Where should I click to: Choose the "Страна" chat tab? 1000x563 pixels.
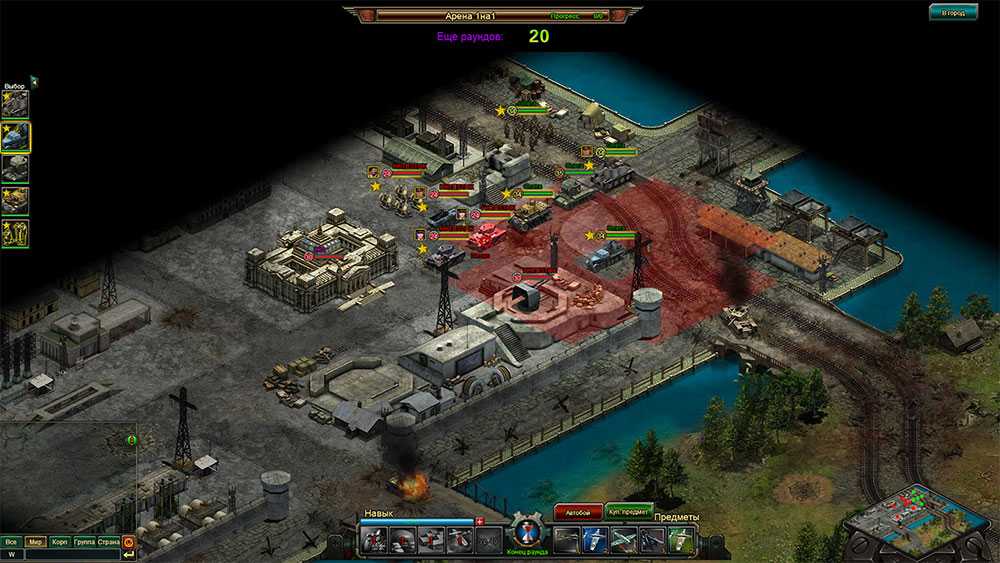[109, 541]
